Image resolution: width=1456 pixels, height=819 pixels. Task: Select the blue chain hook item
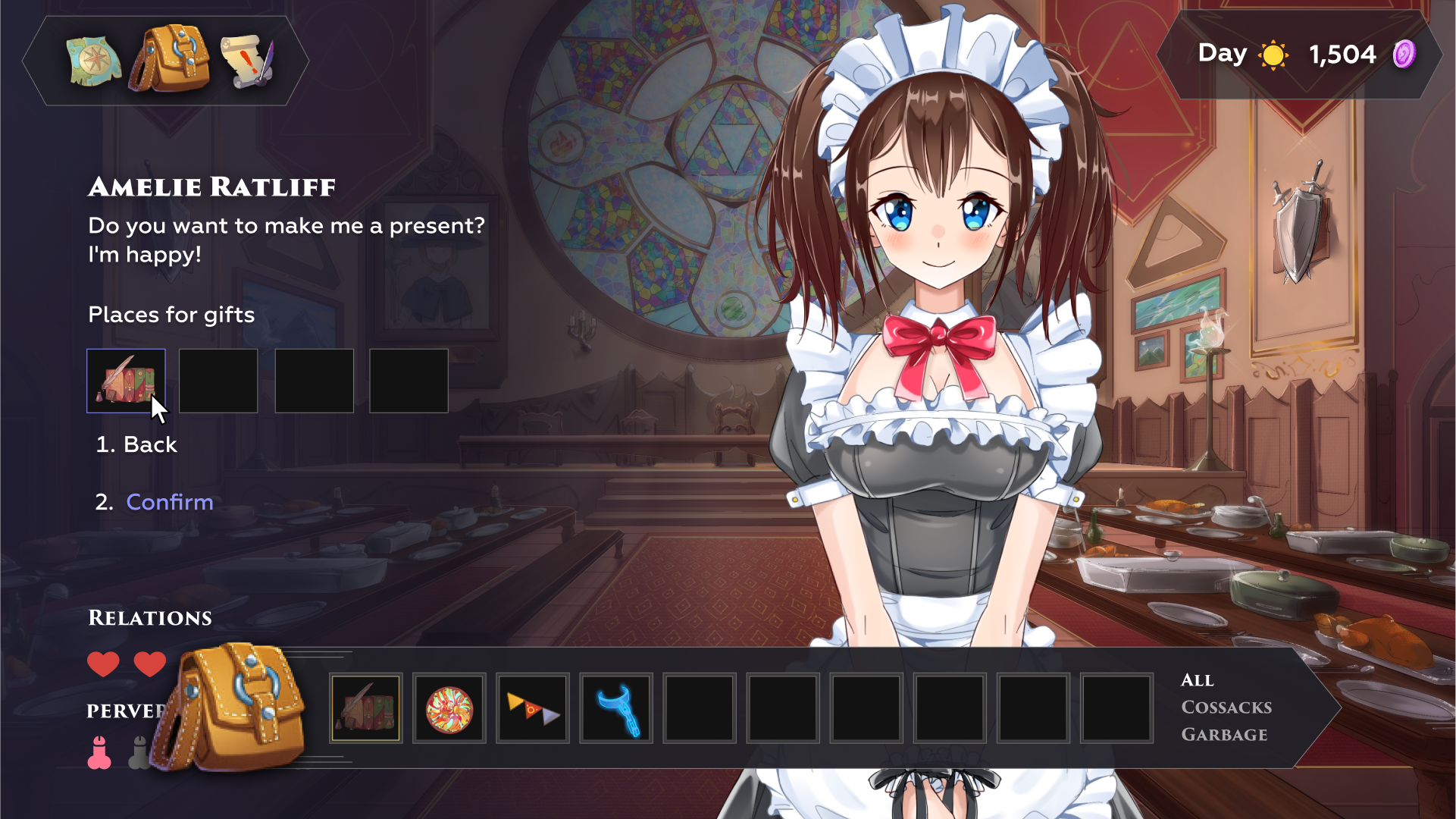click(x=616, y=708)
